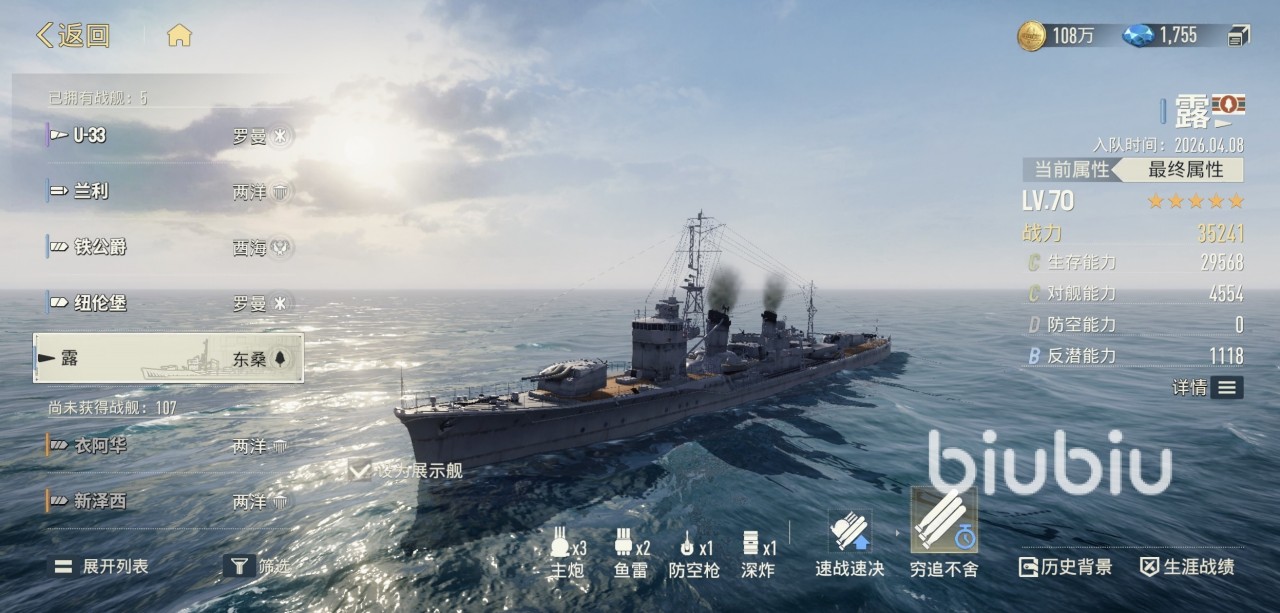The image size is (1280, 613).
Task: Open the 历史背景 history page
Action: [1065, 567]
